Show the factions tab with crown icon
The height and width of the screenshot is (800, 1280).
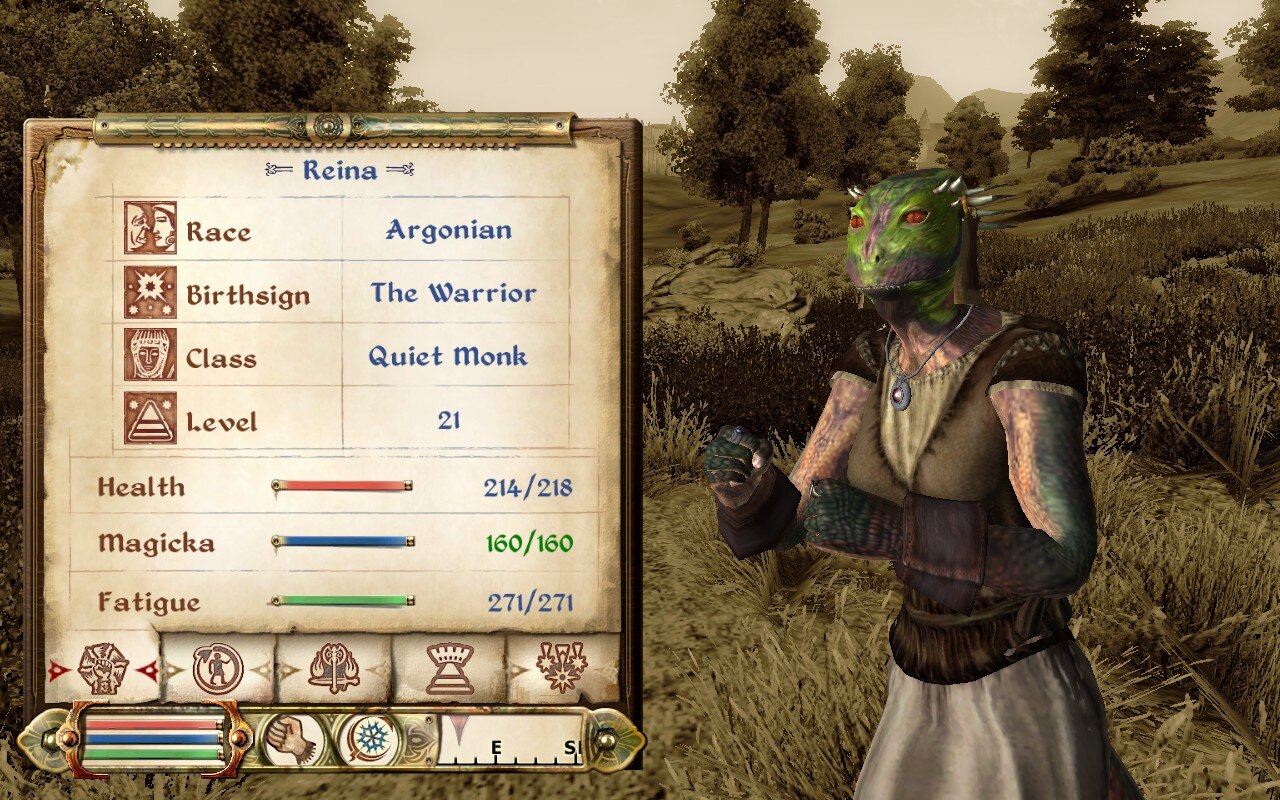point(449,668)
